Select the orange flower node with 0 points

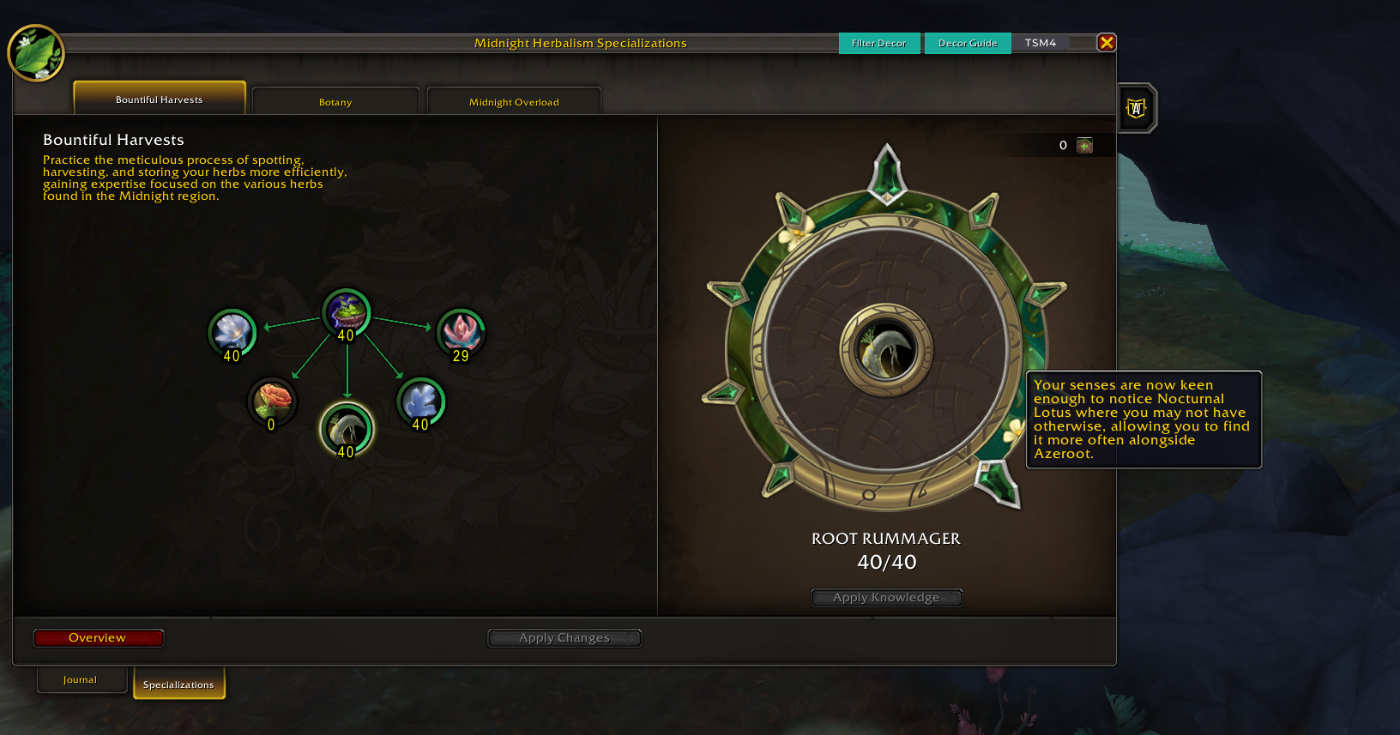[272, 400]
